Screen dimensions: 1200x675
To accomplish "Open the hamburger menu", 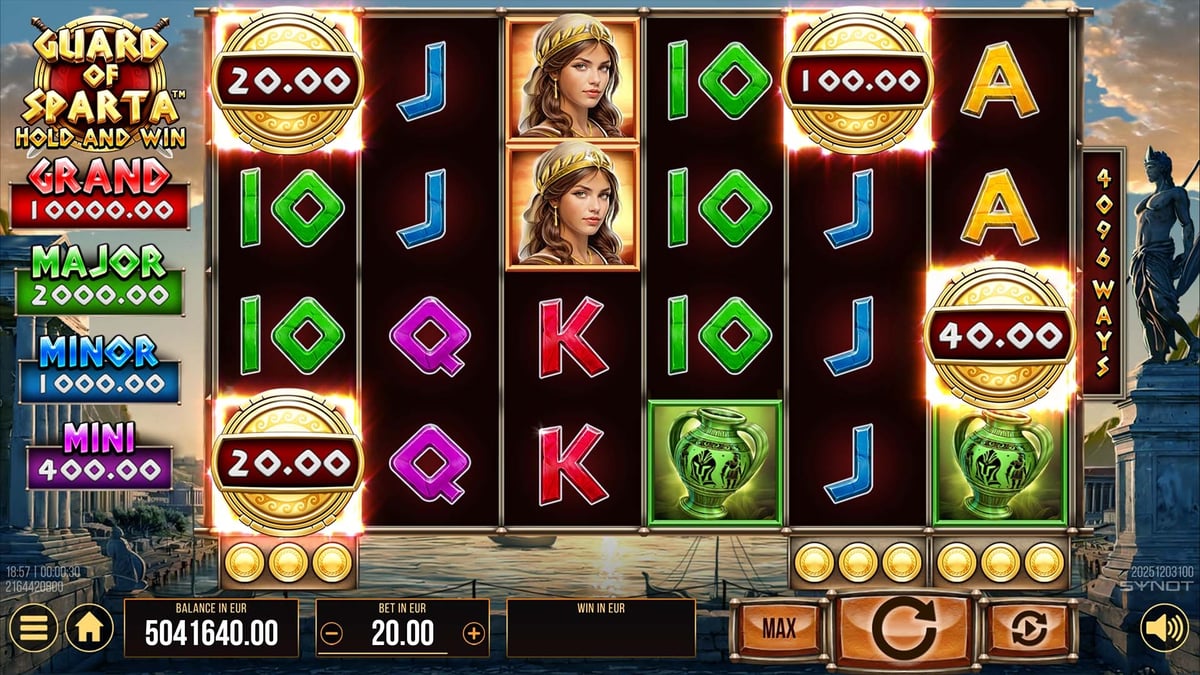I will tap(33, 628).
